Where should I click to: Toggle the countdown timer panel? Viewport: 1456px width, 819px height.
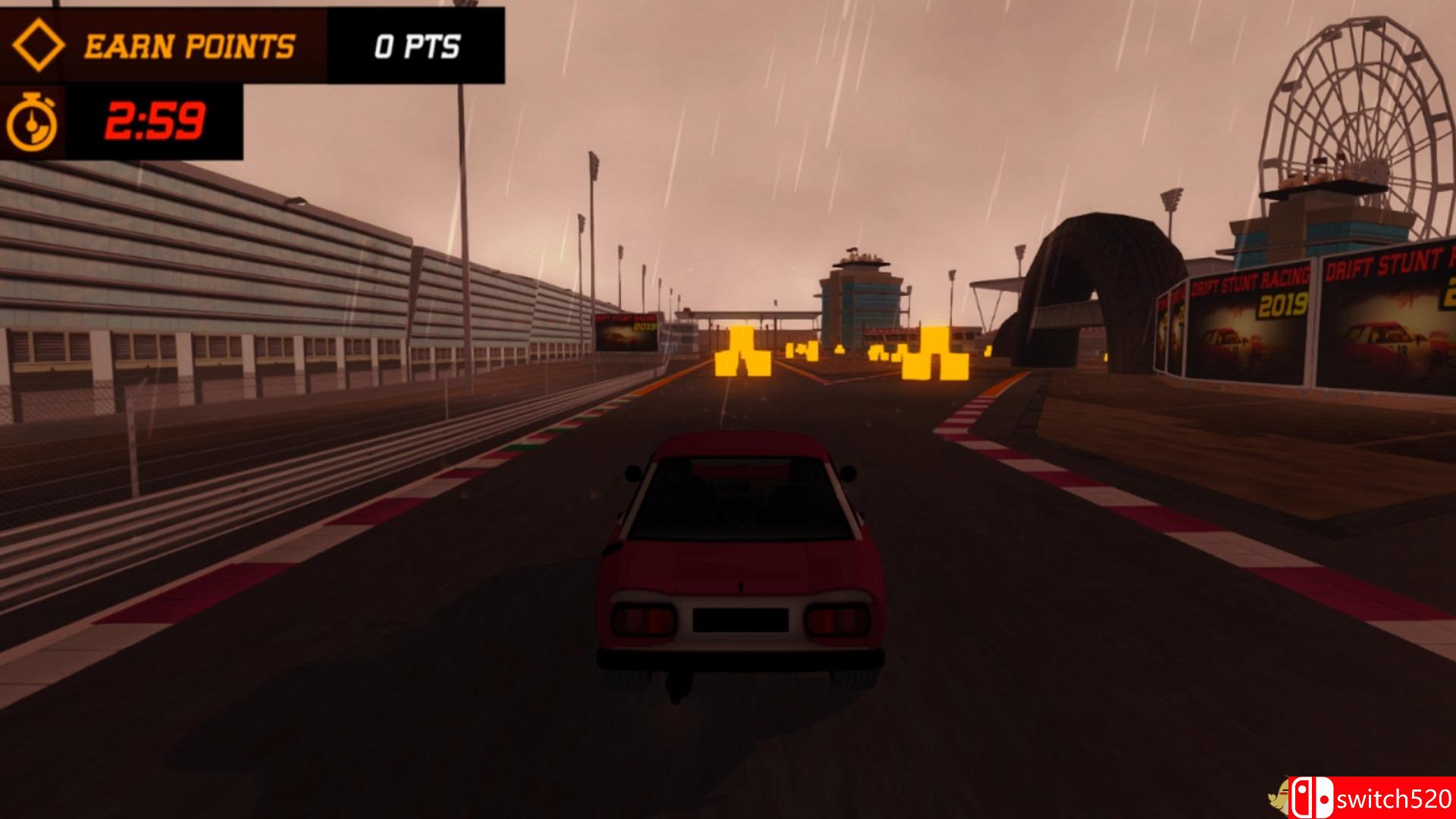click(x=121, y=121)
